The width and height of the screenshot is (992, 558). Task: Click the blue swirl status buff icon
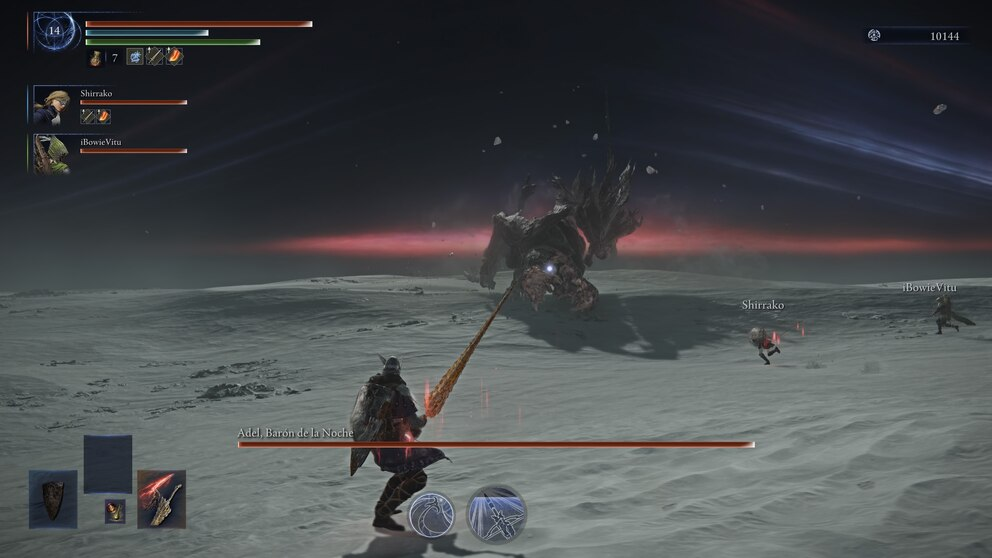(x=135, y=57)
